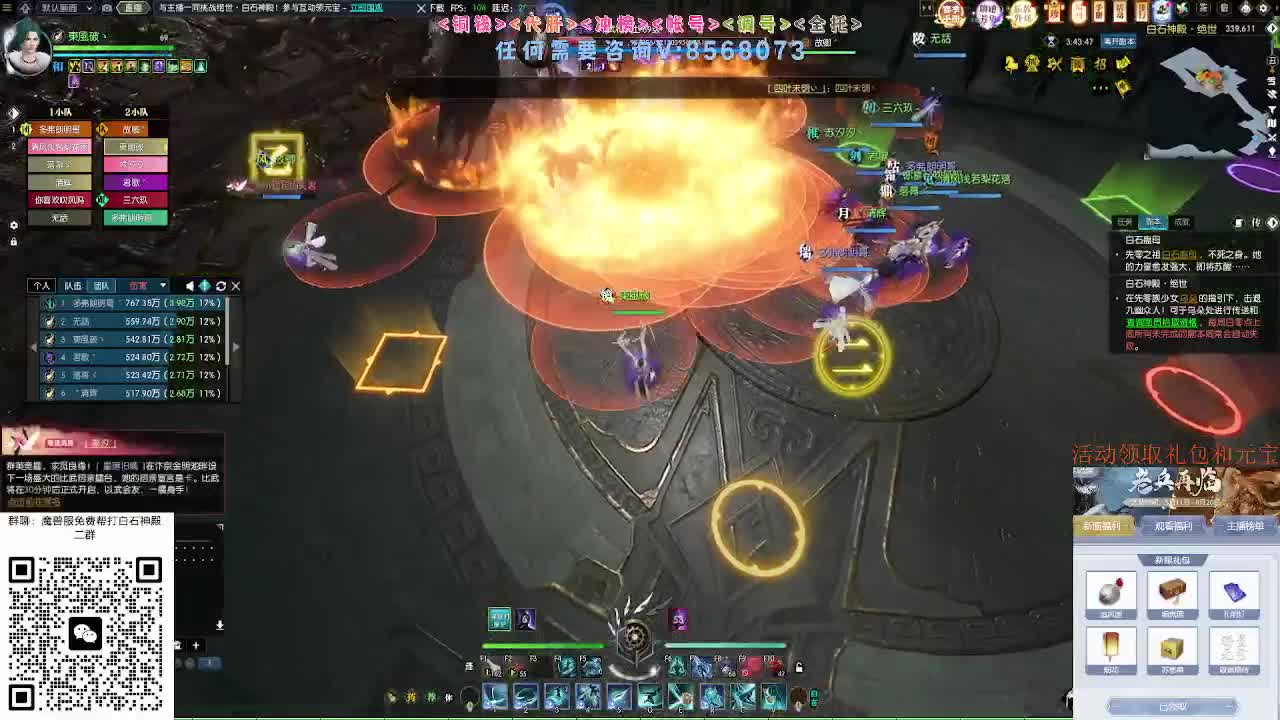
Task: Toggle the speaker icon on the damage meter
Action: [x=190, y=286]
